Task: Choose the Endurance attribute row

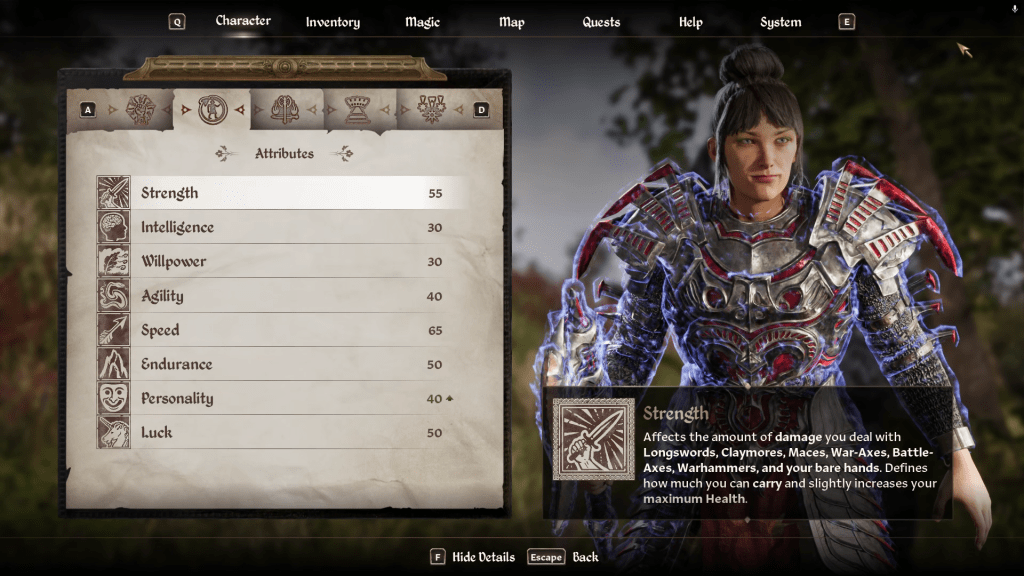Action: pyautogui.click(x=280, y=364)
